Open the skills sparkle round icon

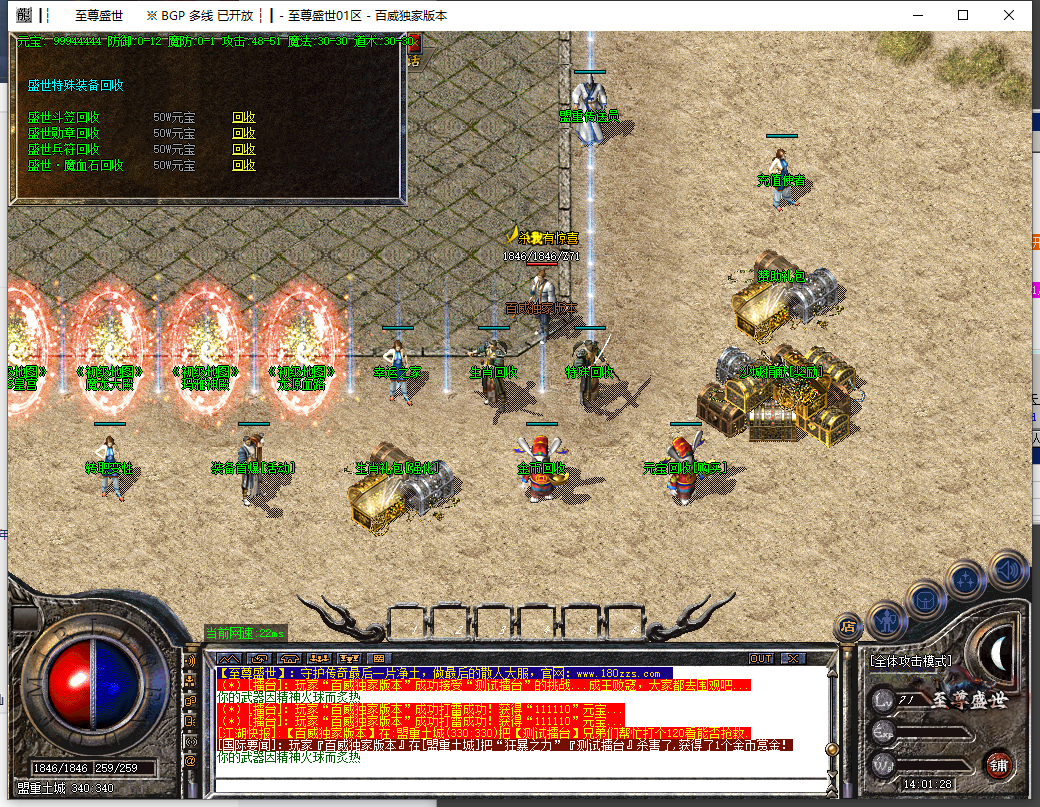tap(967, 580)
